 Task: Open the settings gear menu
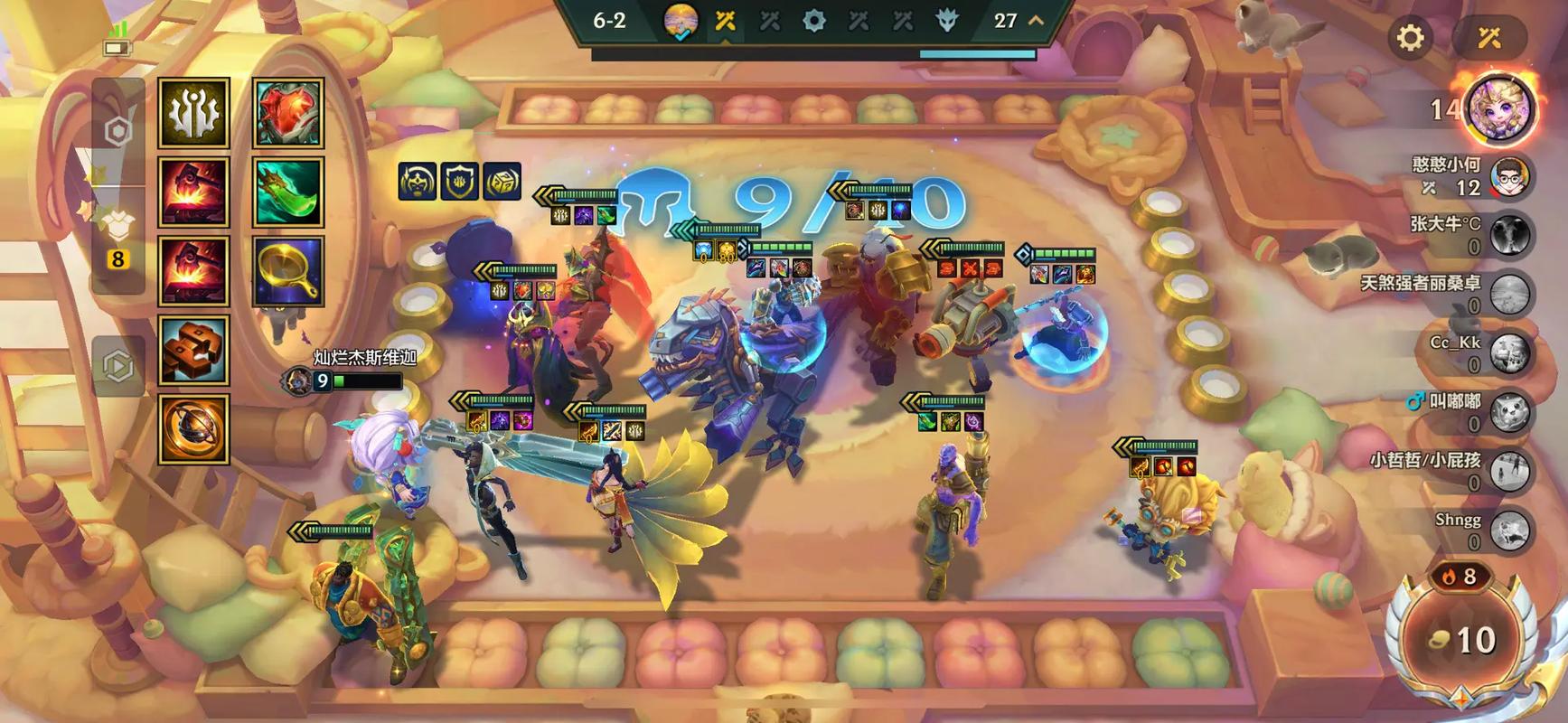pyautogui.click(x=1410, y=38)
